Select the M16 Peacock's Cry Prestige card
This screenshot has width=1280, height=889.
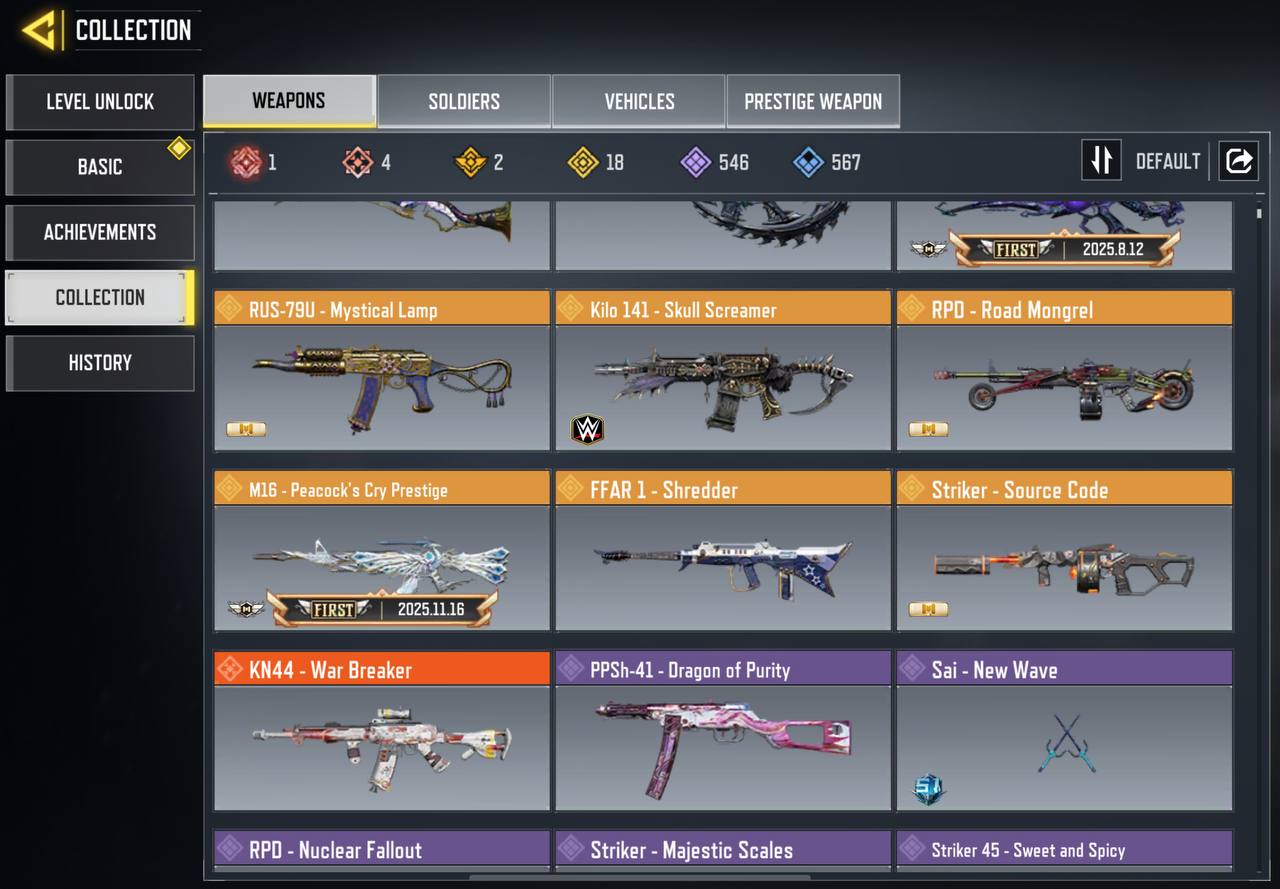tap(382, 566)
